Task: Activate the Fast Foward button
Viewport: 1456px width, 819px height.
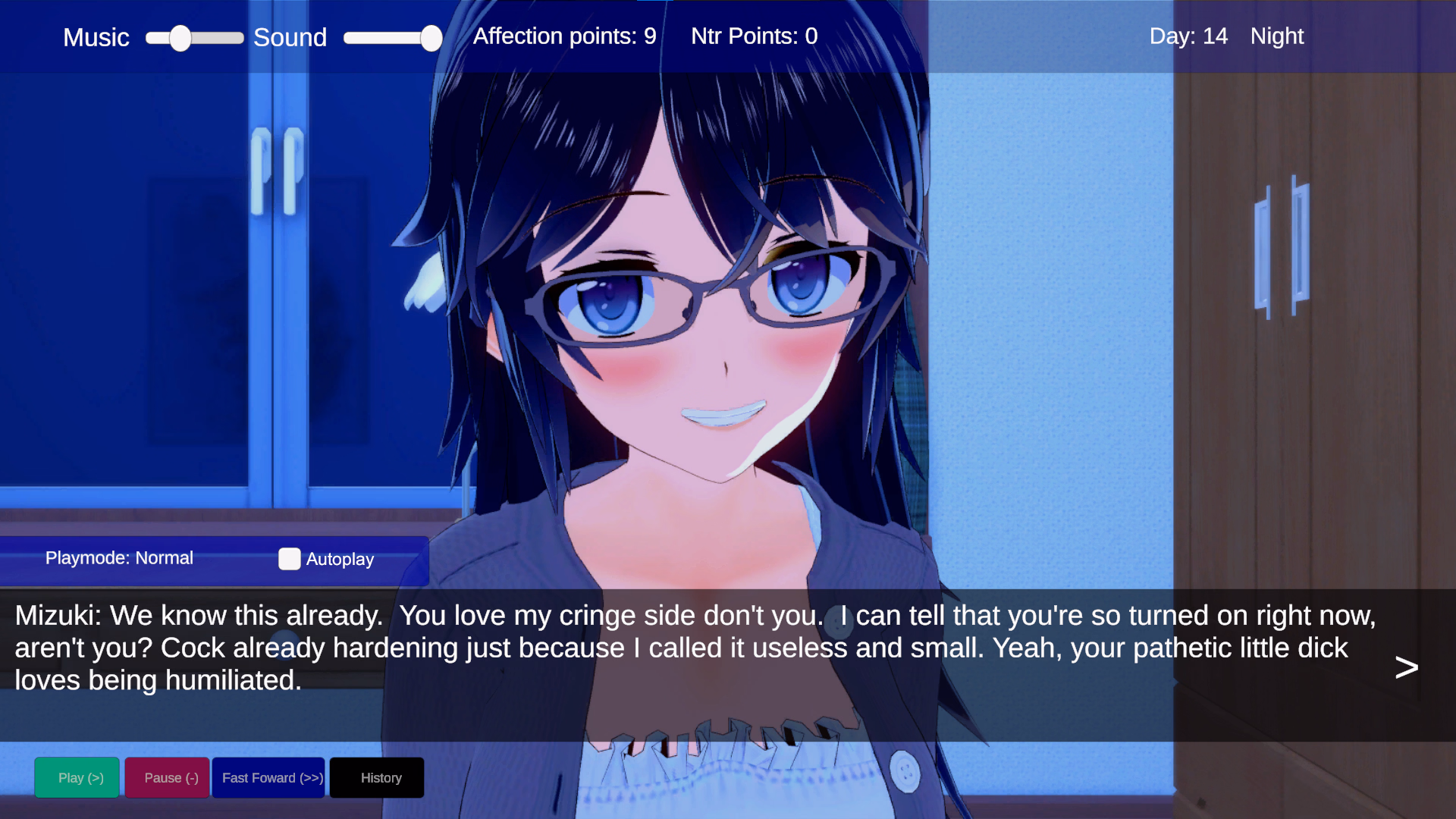Action: (x=268, y=777)
